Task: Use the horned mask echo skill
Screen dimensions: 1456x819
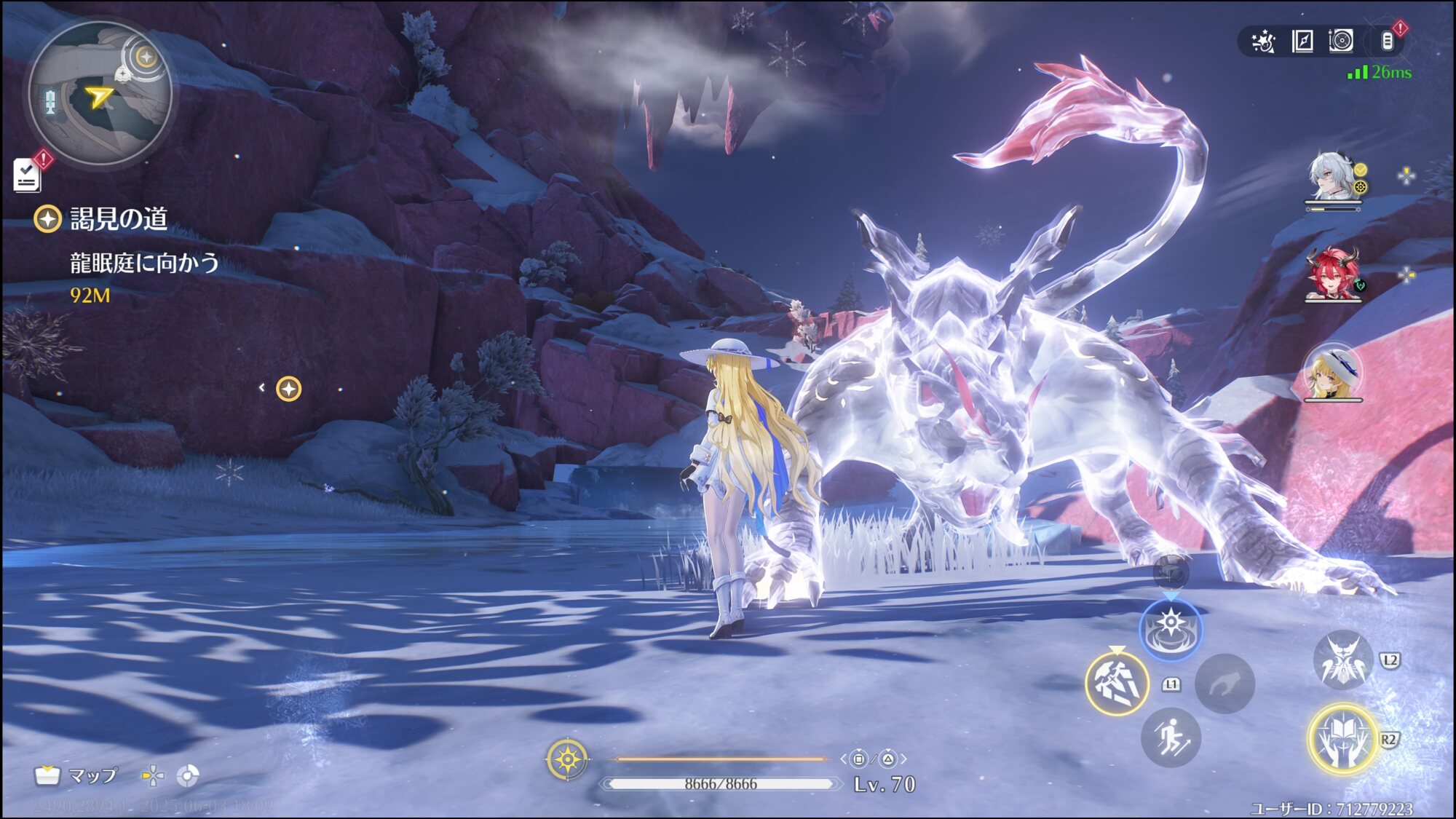Action: pyautogui.click(x=1342, y=660)
